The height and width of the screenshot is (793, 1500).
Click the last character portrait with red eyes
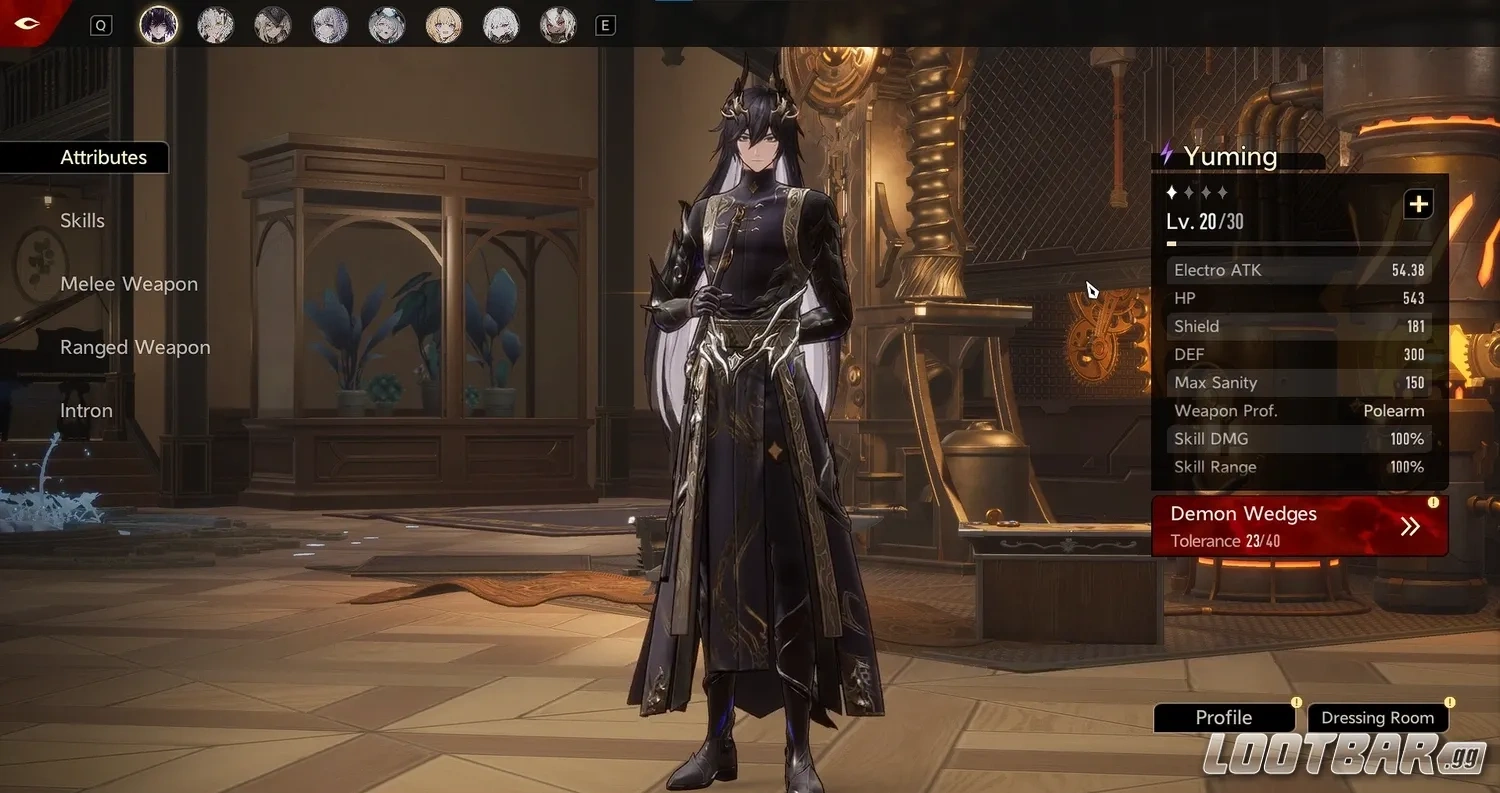pos(557,25)
